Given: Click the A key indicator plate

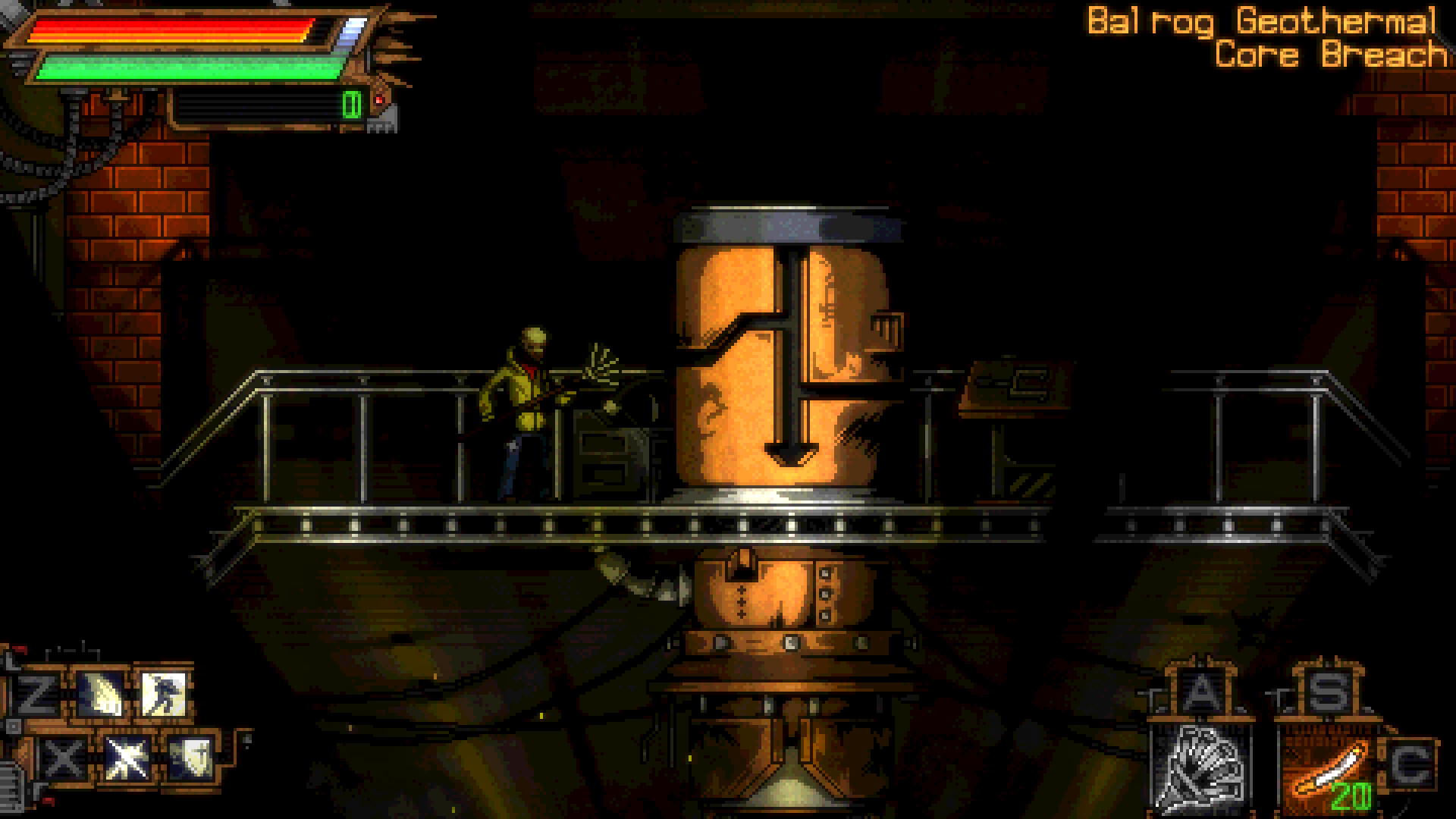Looking at the screenshot, I should point(1200,690).
